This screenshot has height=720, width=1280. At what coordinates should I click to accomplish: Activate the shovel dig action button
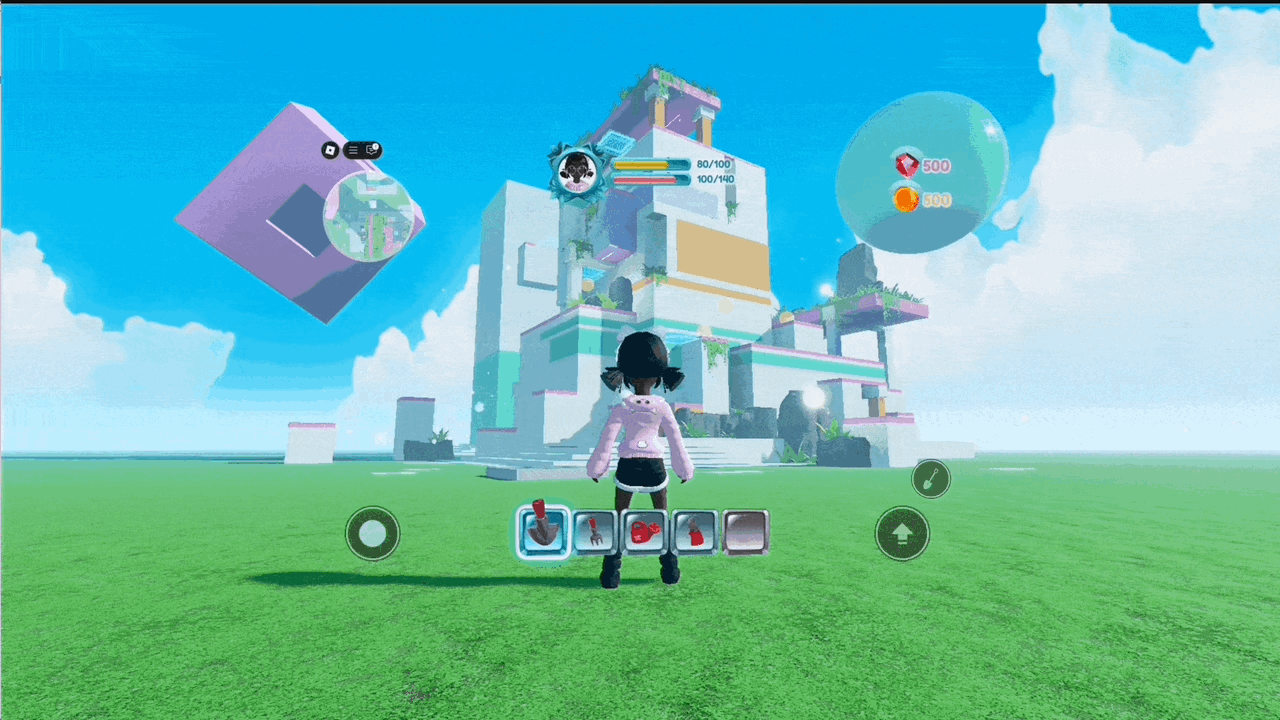[931, 479]
